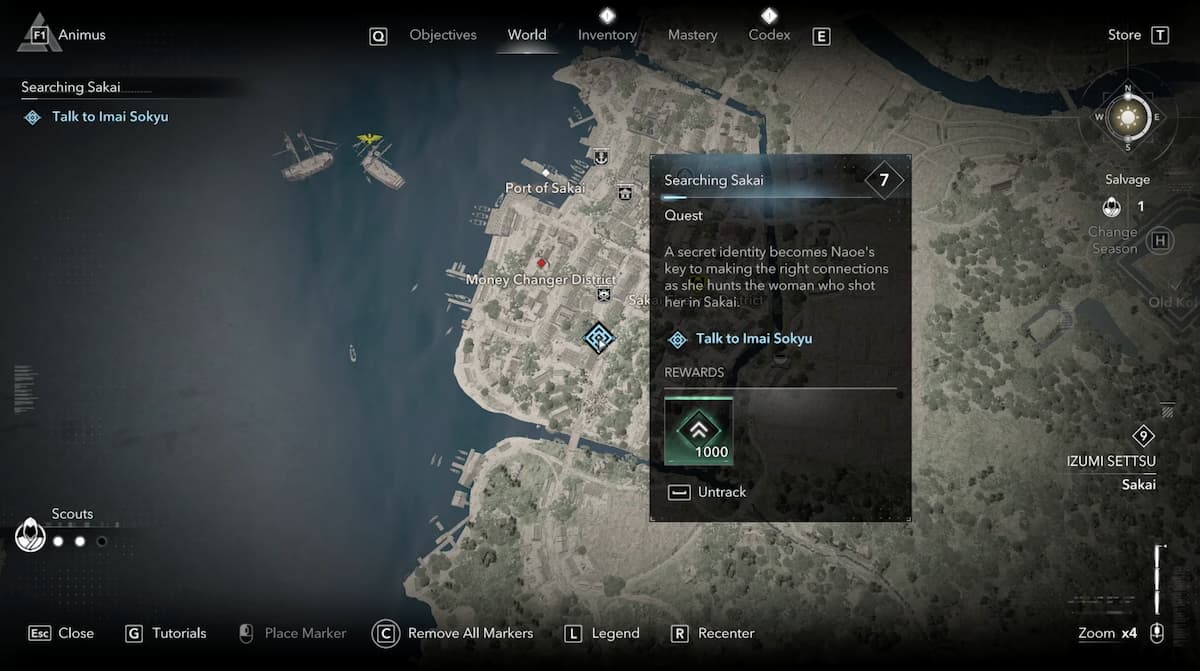Viewport: 1200px width, 671px height.
Task: Click the eagle marker over the ships
Action: click(371, 139)
